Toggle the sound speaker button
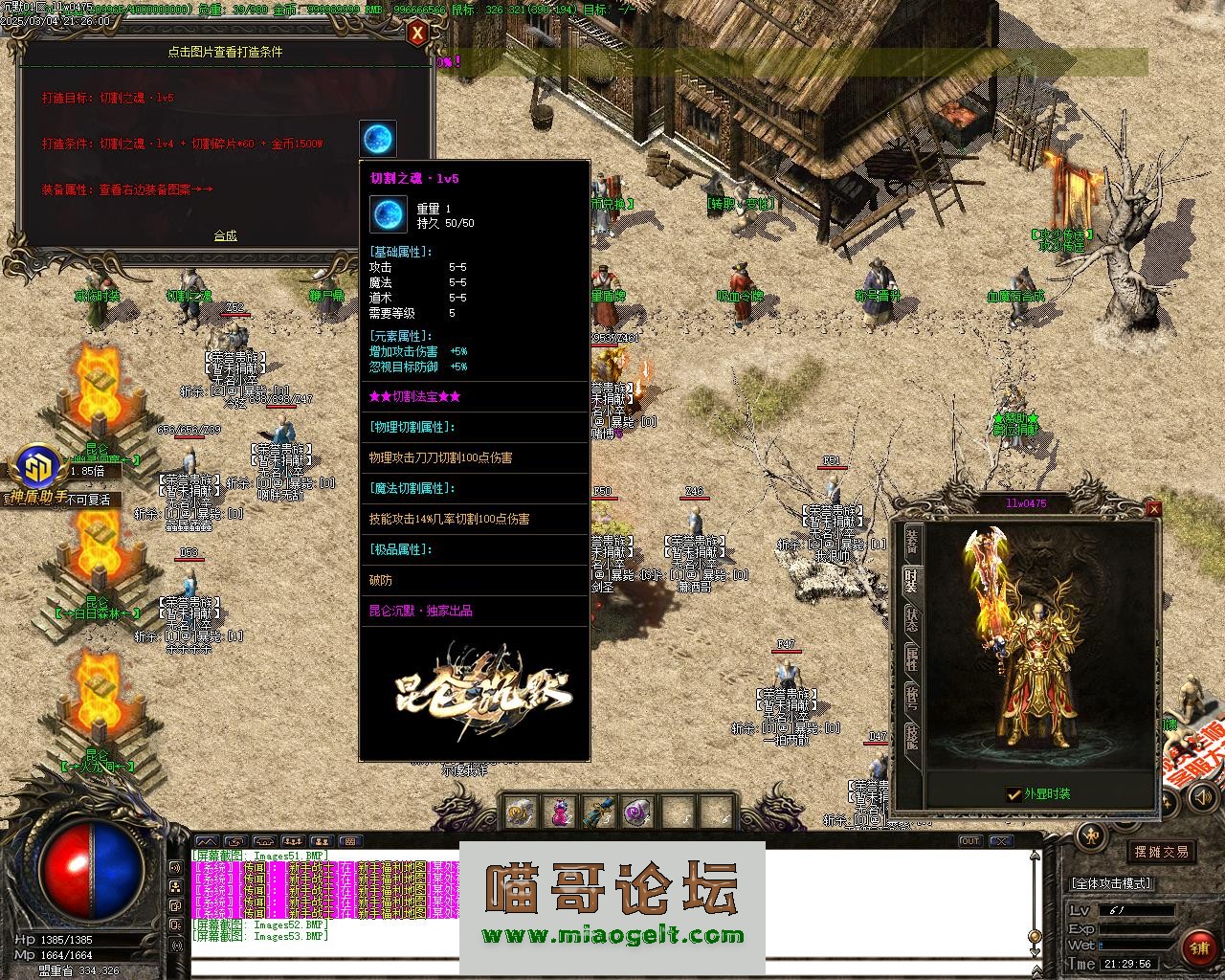The image size is (1225, 980). 176,867
